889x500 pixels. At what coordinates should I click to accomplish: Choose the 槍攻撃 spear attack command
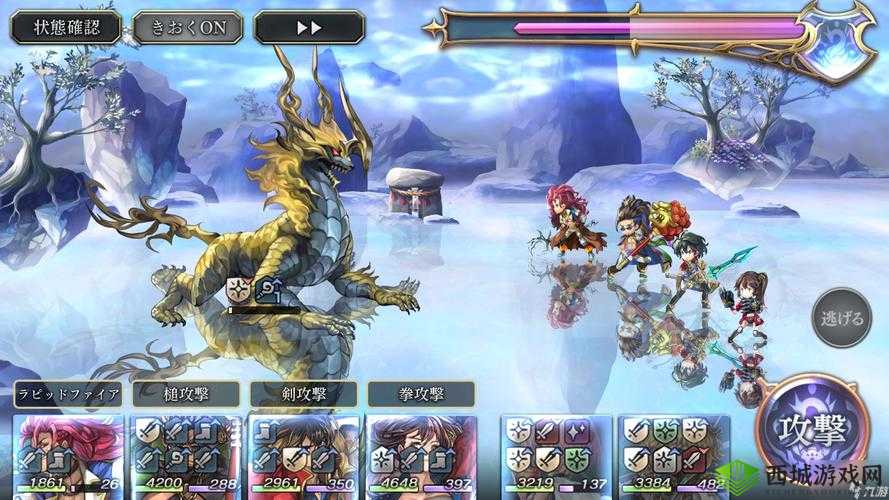point(185,394)
